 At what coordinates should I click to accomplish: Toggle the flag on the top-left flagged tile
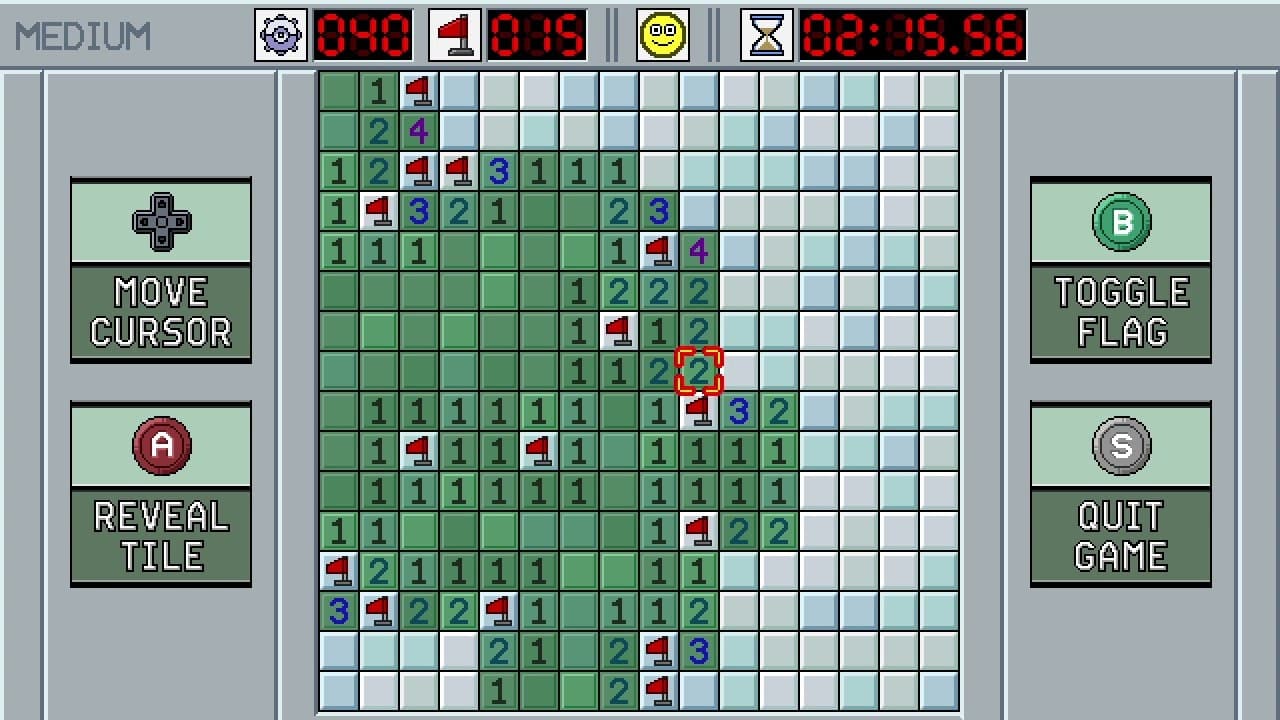[419, 91]
